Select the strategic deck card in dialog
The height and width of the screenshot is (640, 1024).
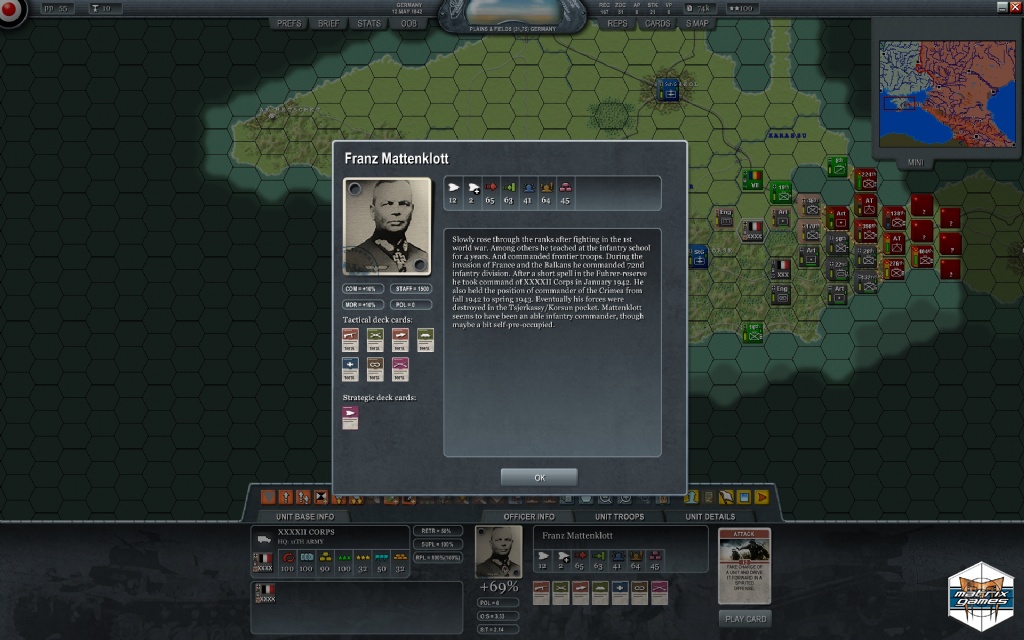coord(350,418)
